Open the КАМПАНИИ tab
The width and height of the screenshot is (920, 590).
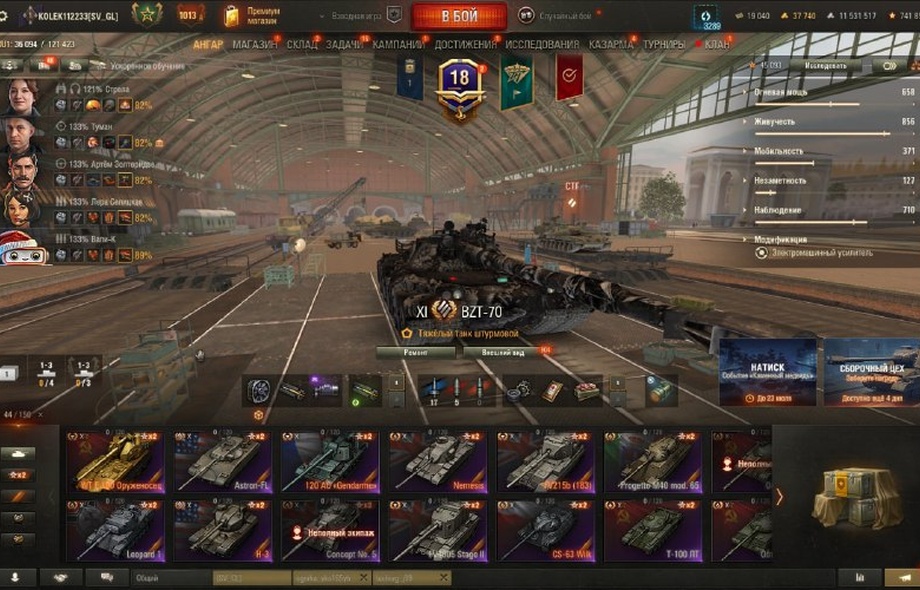coord(398,45)
